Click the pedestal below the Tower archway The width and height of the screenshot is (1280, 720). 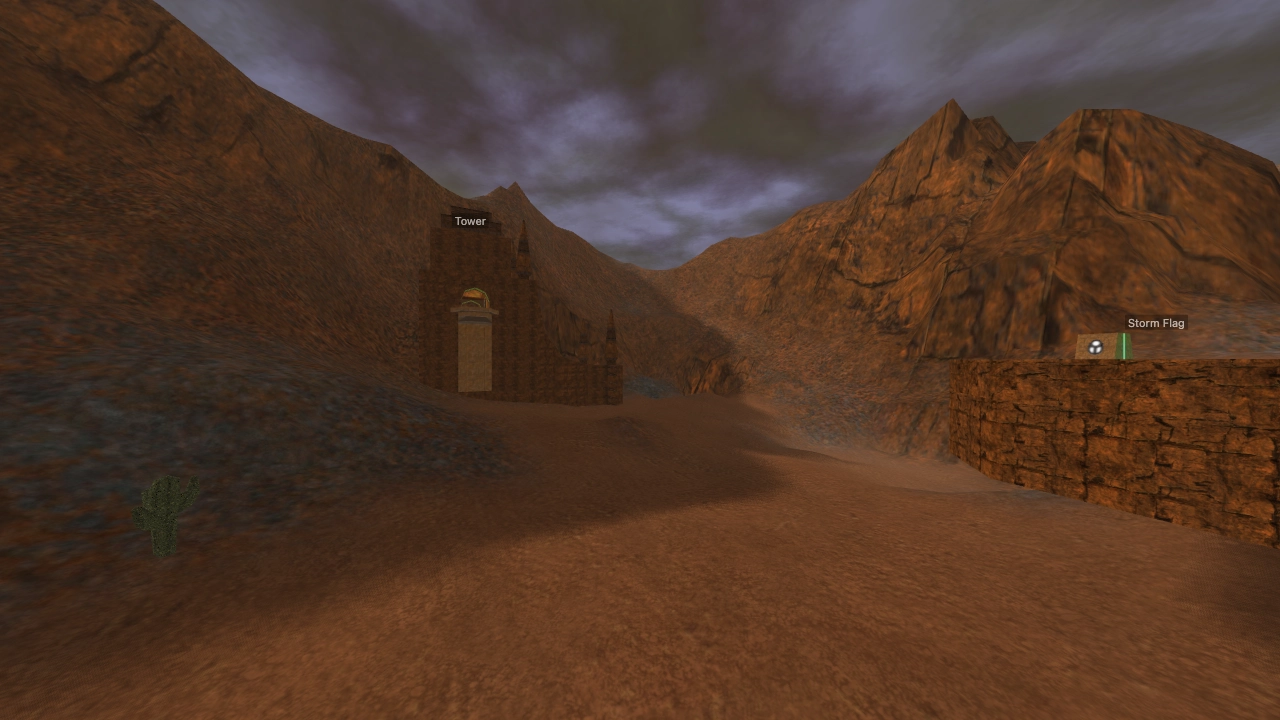[x=474, y=318]
